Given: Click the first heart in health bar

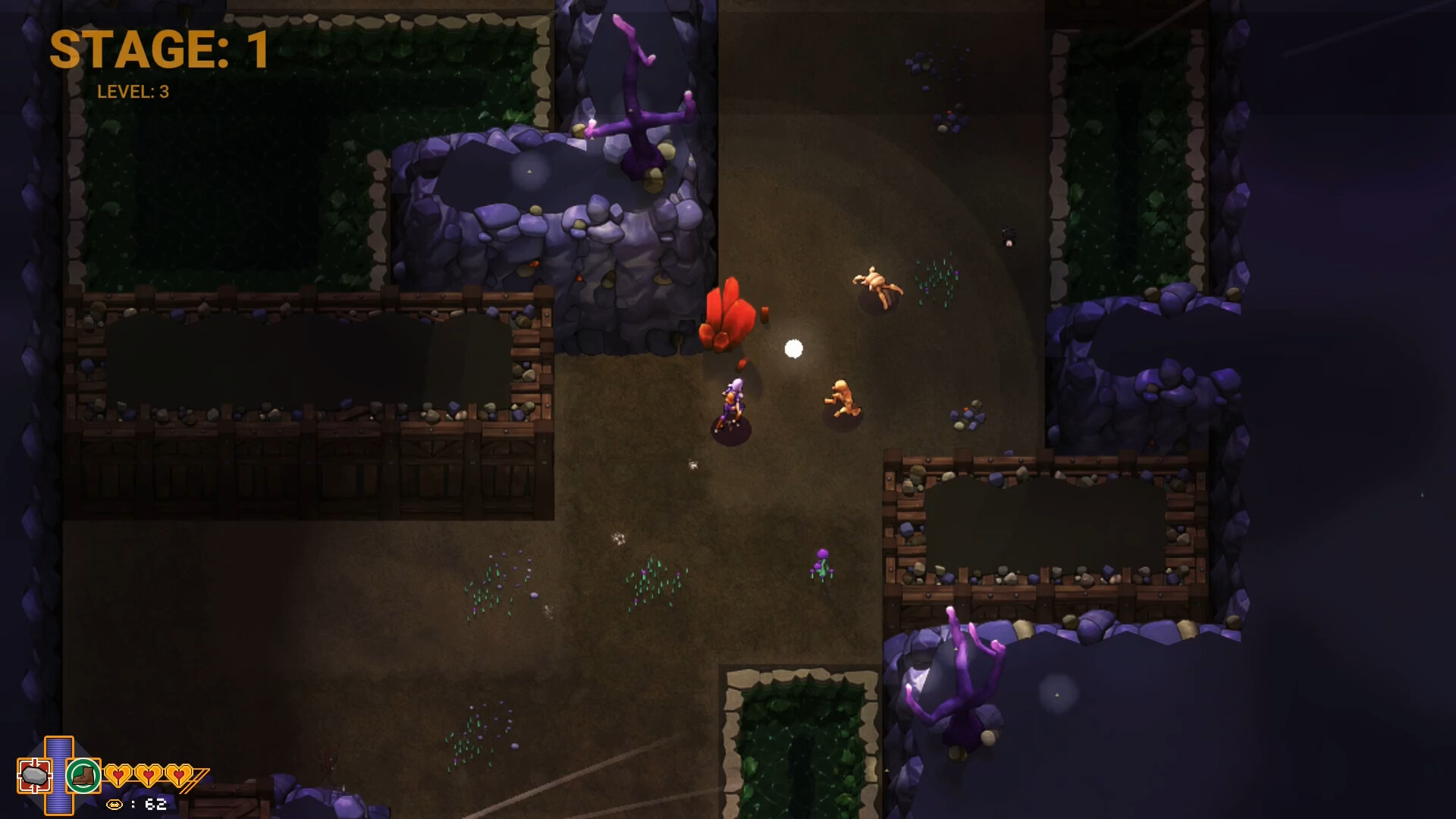Looking at the screenshot, I should pyautogui.click(x=120, y=776).
